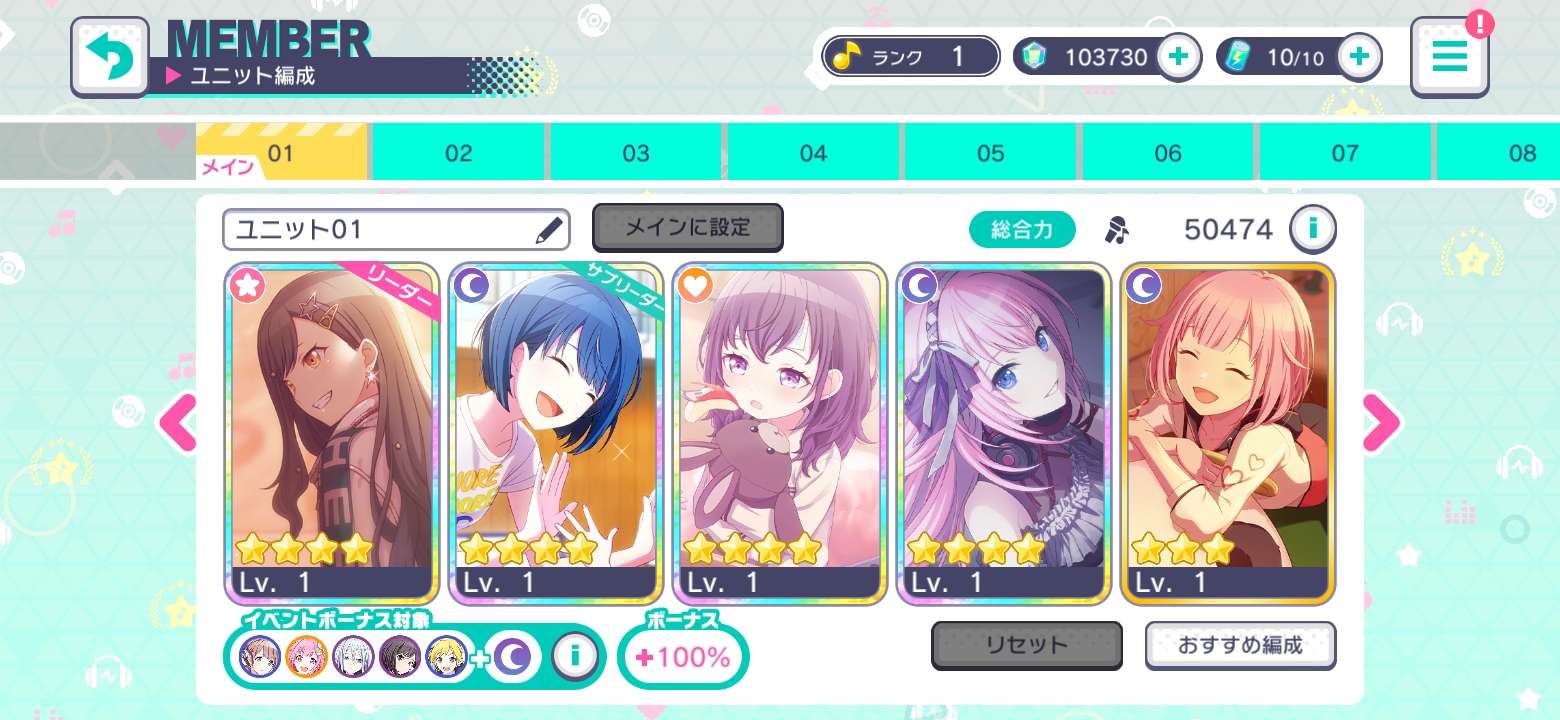1560x720 pixels.
Task: Open the info icon beside the 50474 total power
Action: 1313,229
